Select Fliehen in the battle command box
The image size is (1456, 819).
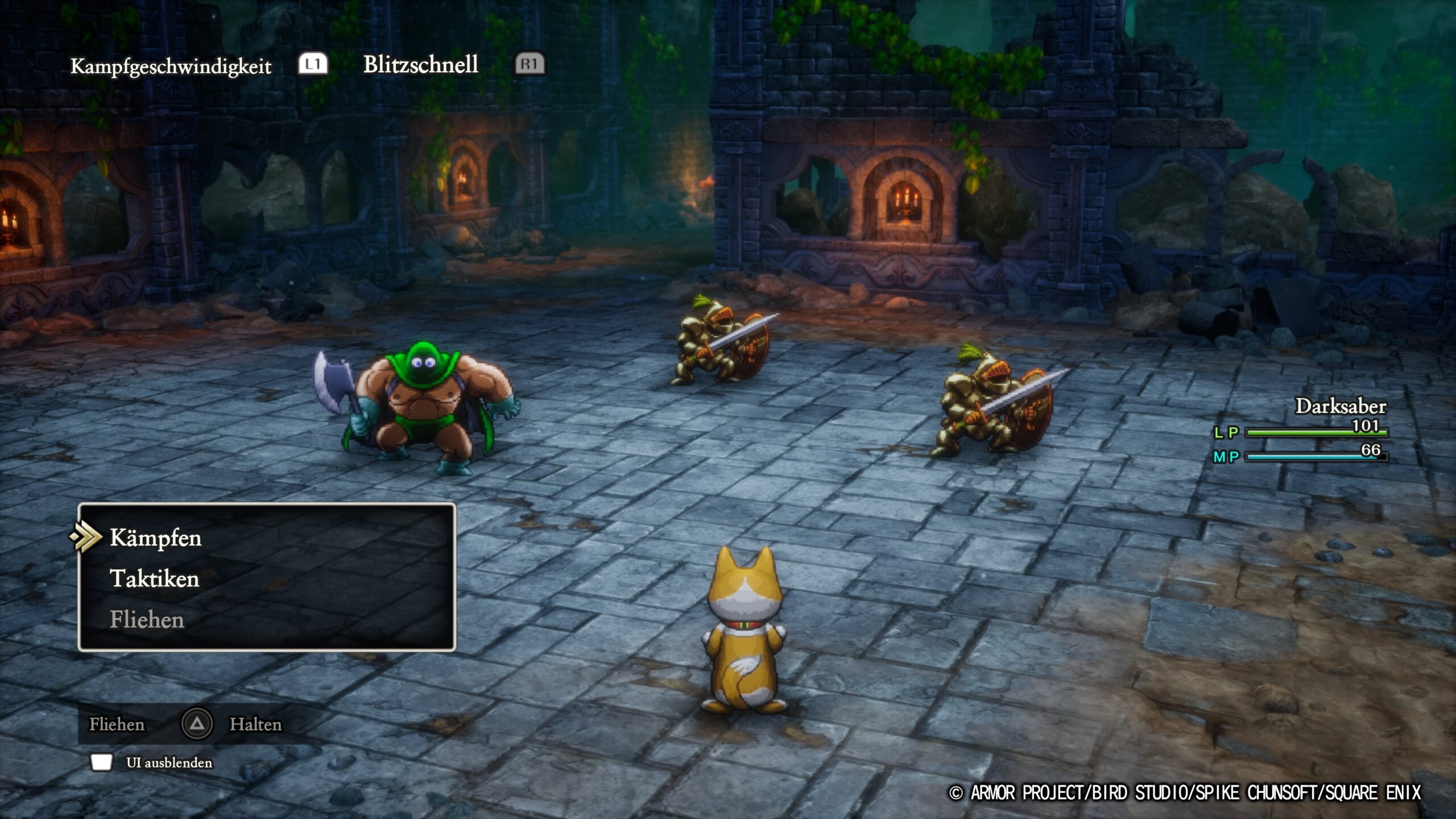click(147, 620)
